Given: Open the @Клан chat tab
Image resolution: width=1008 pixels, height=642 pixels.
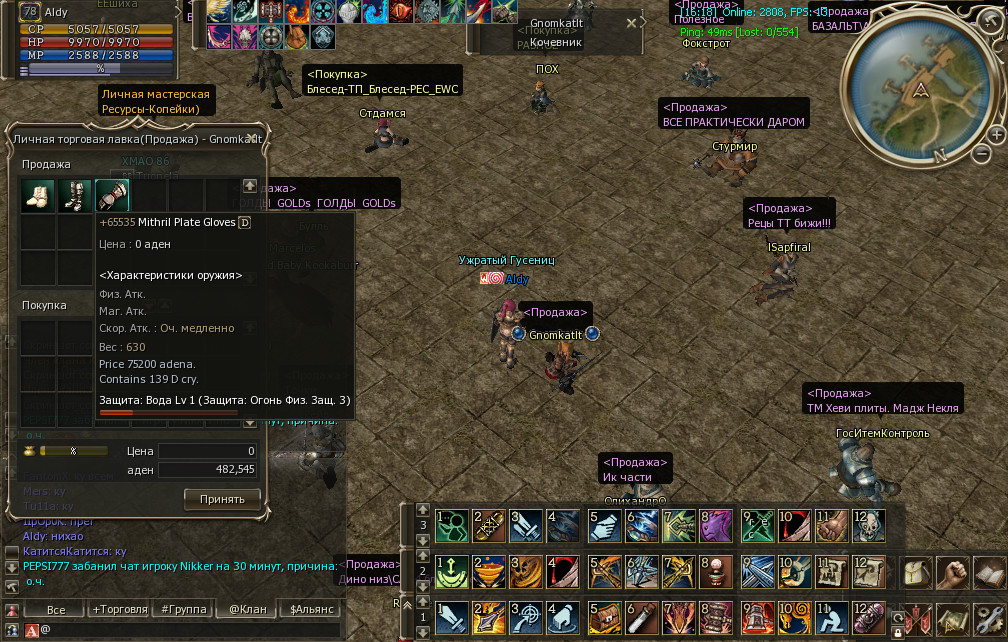Looking at the screenshot, I should pos(246,609).
